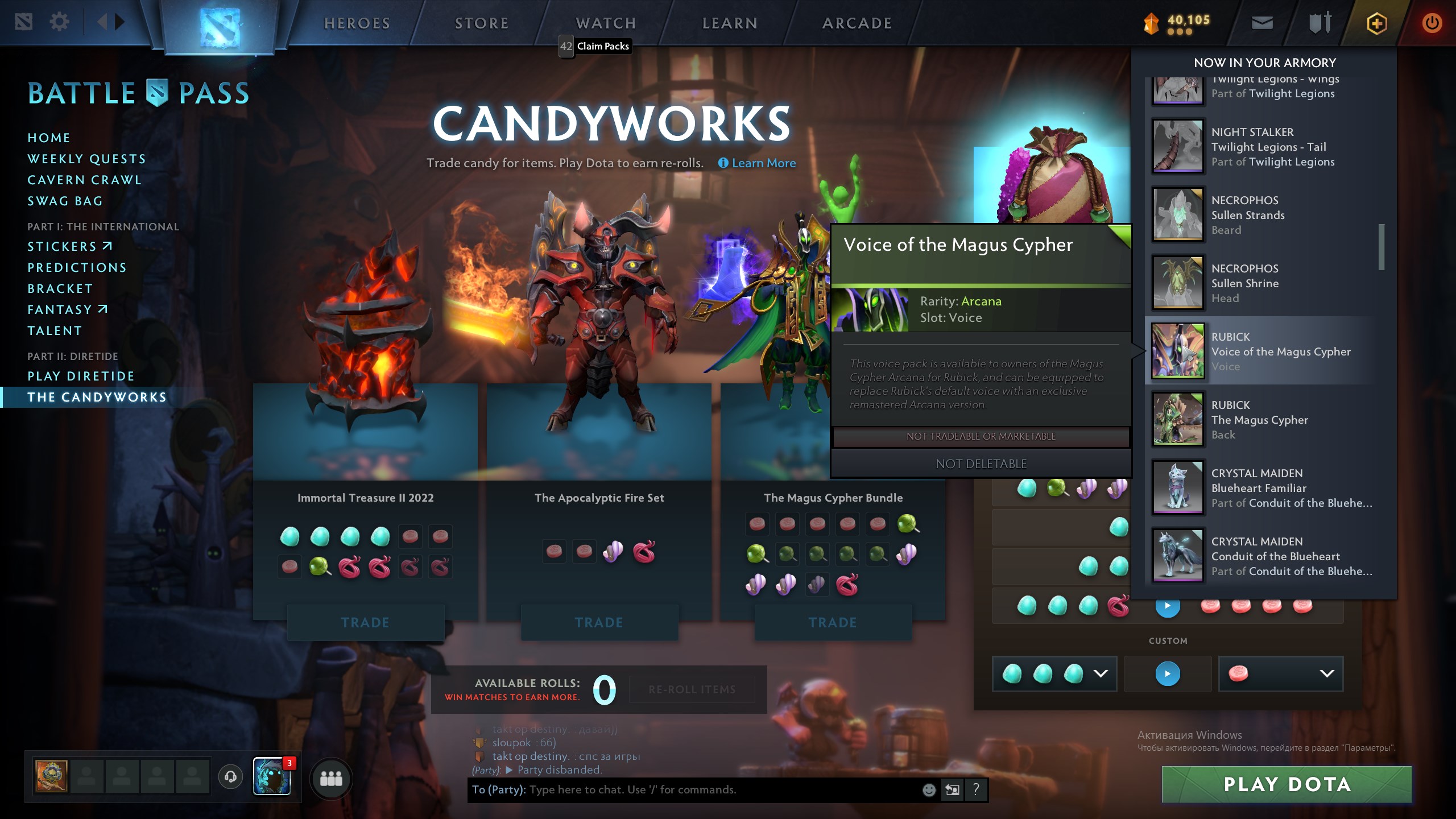Open the Learn More link under Candyworks
This screenshot has height=819, width=1456.
tap(763, 163)
